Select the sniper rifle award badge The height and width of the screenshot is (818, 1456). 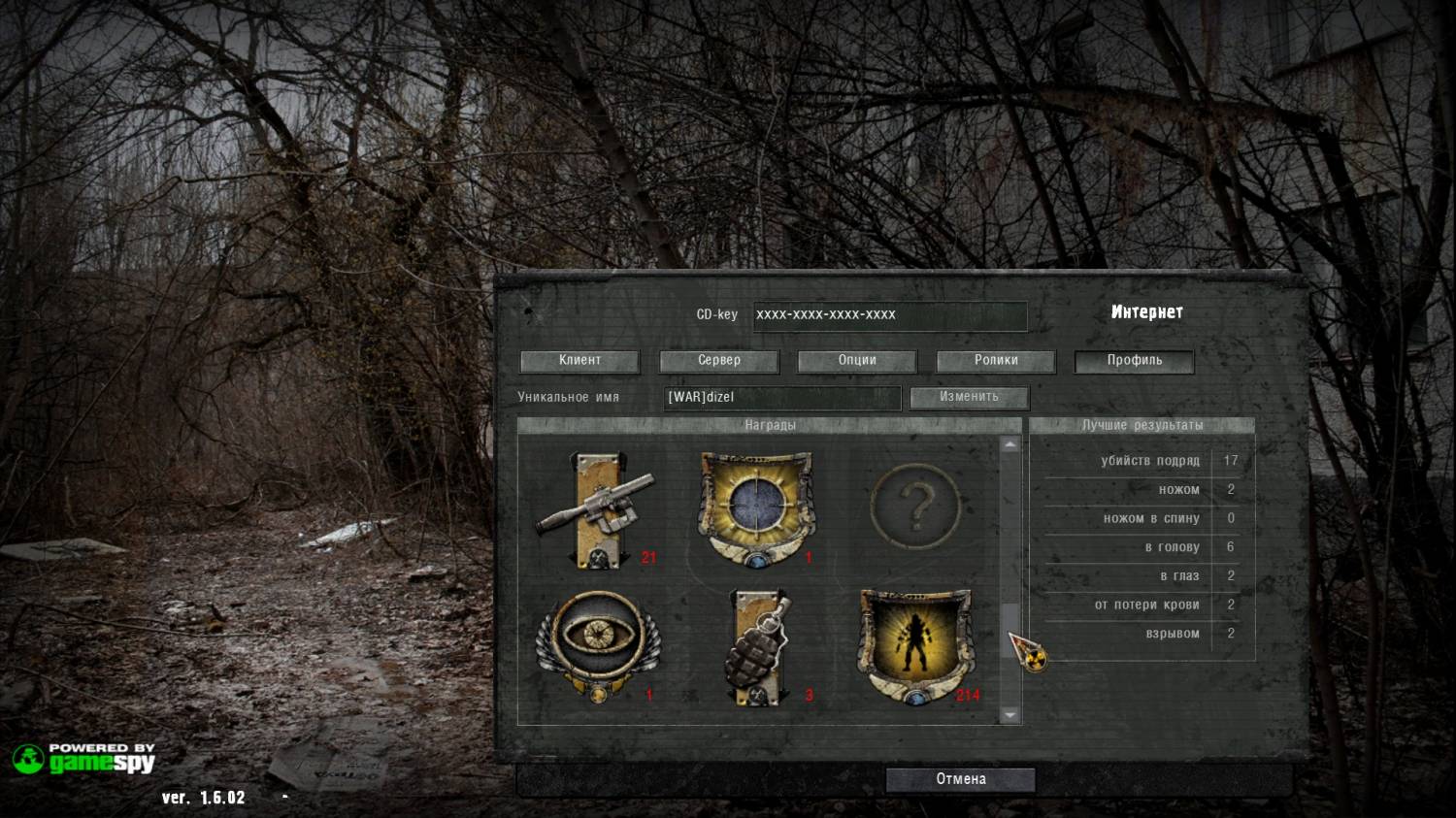596,509
